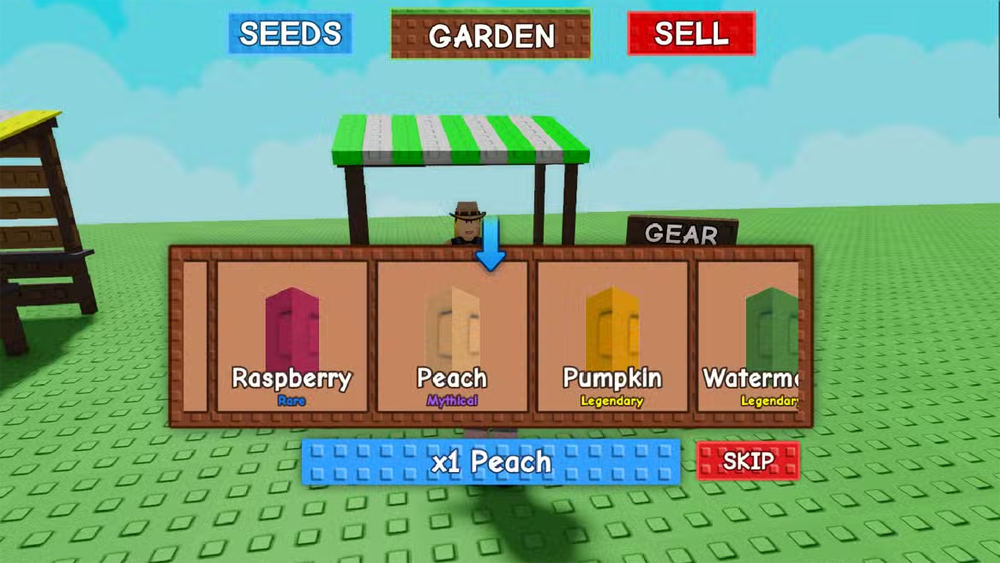Go to the Garden button

491,36
